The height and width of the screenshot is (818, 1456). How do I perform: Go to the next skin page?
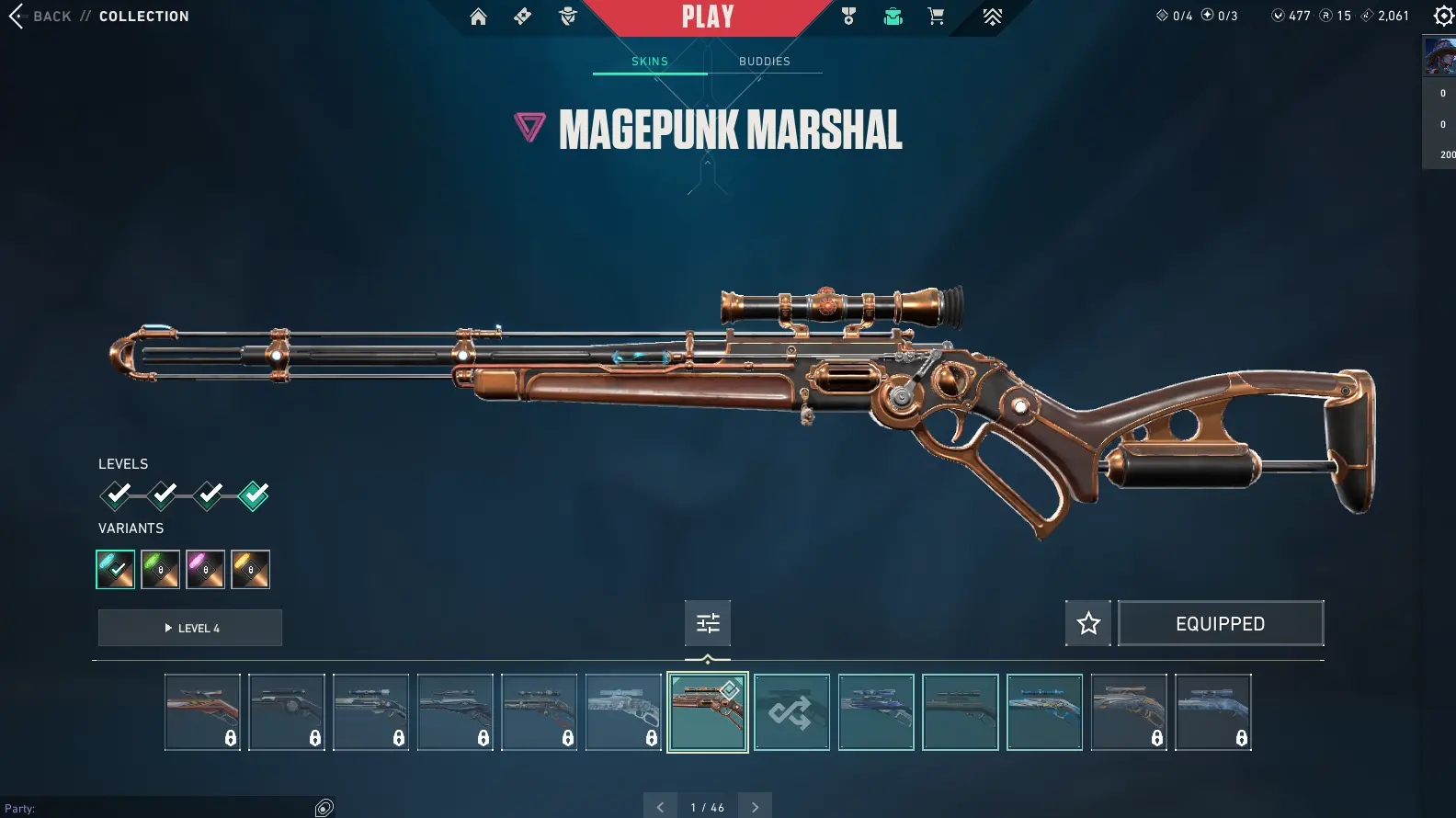click(x=756, y=807)
